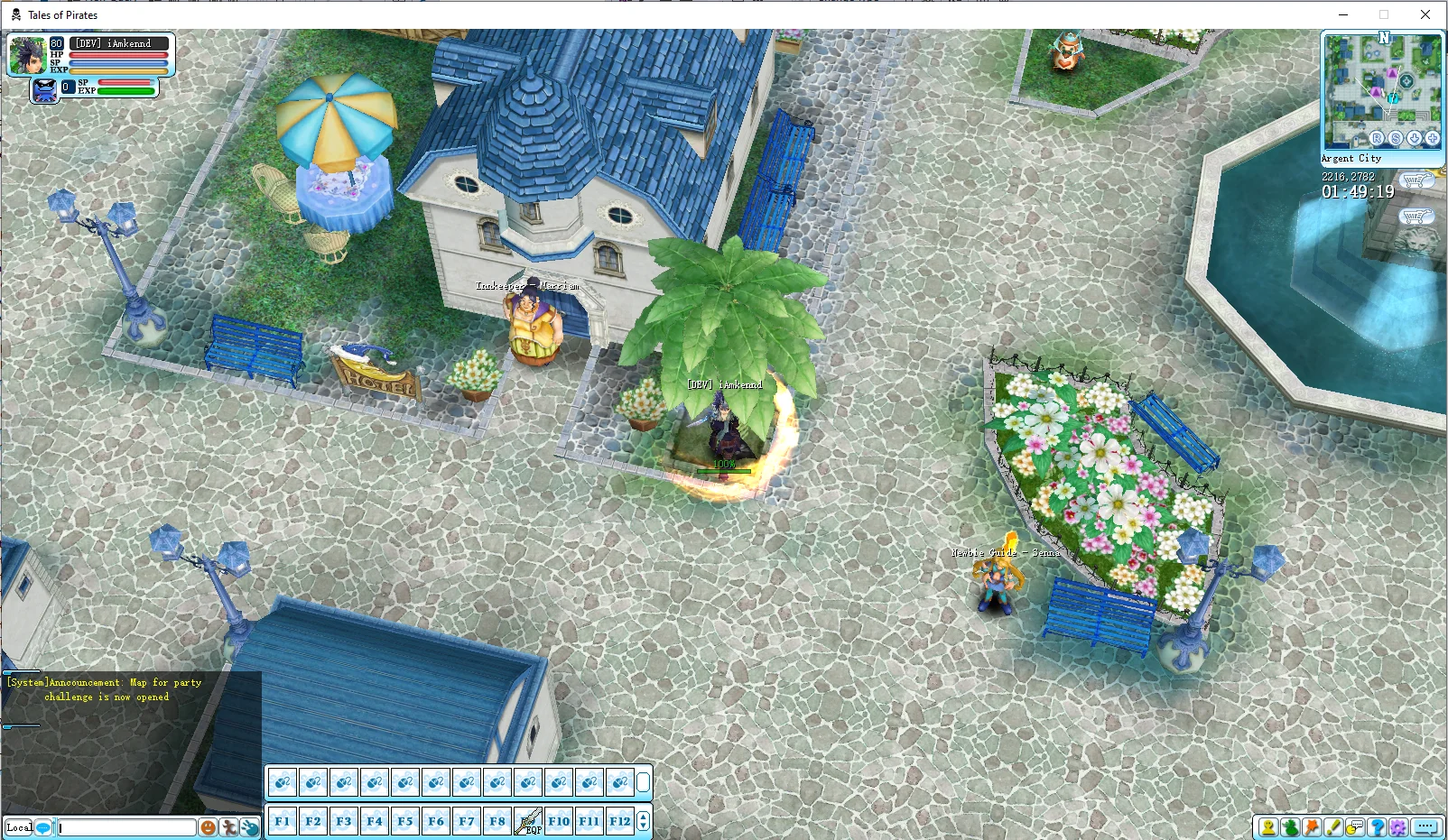Open help with the blue question mark
The image size is (1448, 840).
(1377, 827)
